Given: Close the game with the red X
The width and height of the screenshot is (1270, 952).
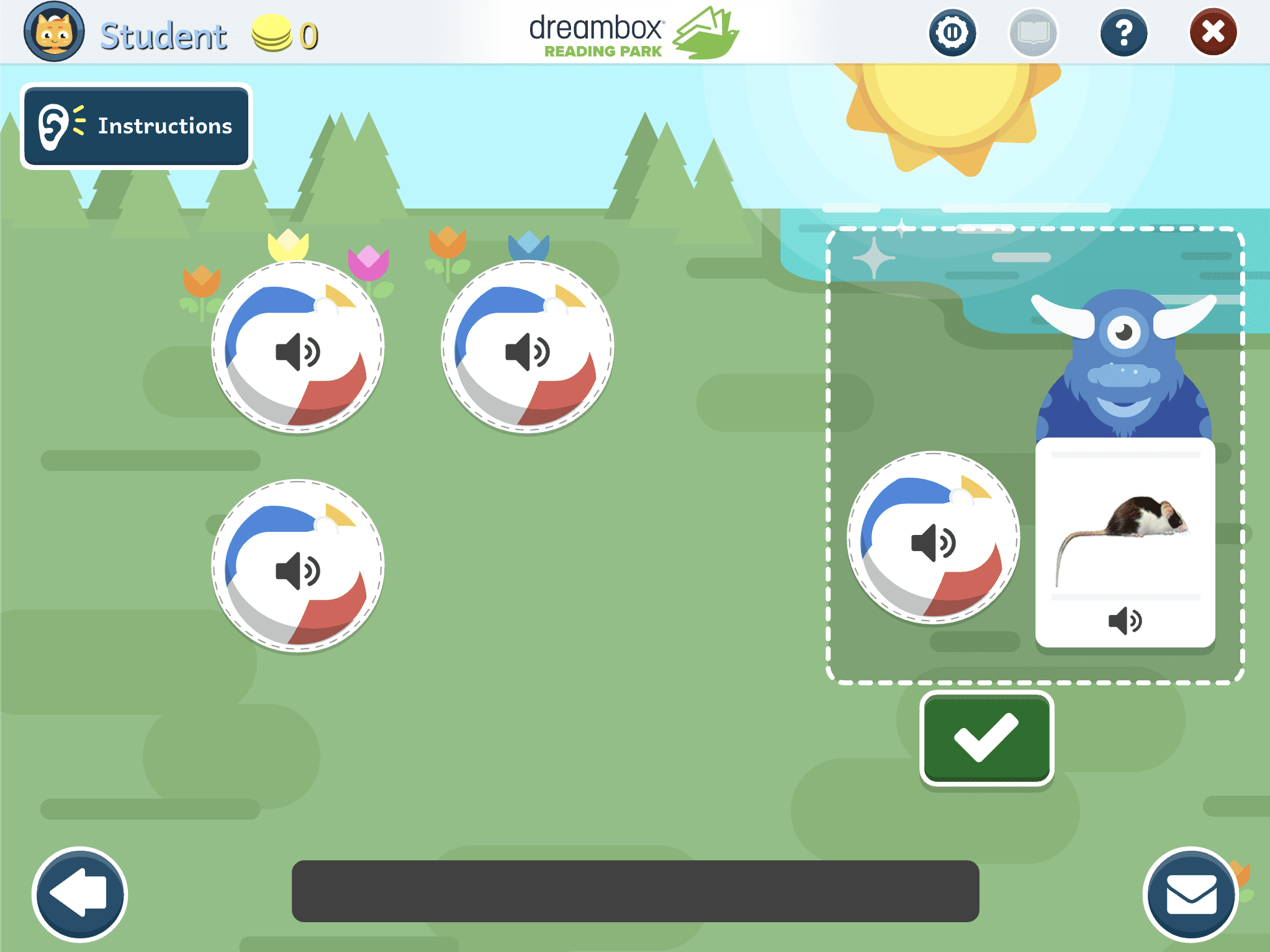Looking at the screenshot, I should [x=1213, y=32].
